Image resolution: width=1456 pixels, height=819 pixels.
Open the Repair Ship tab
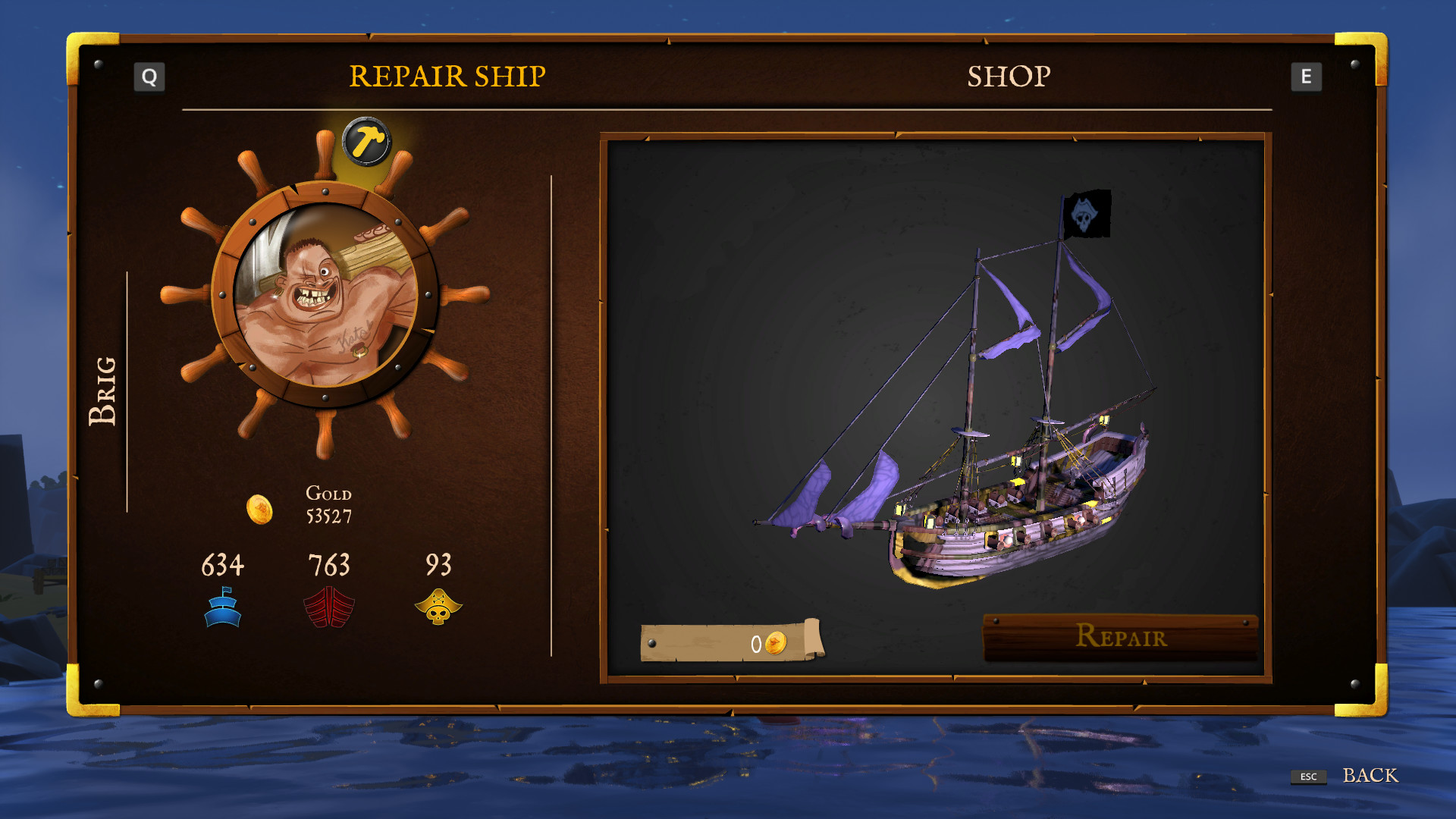(447, 75)
